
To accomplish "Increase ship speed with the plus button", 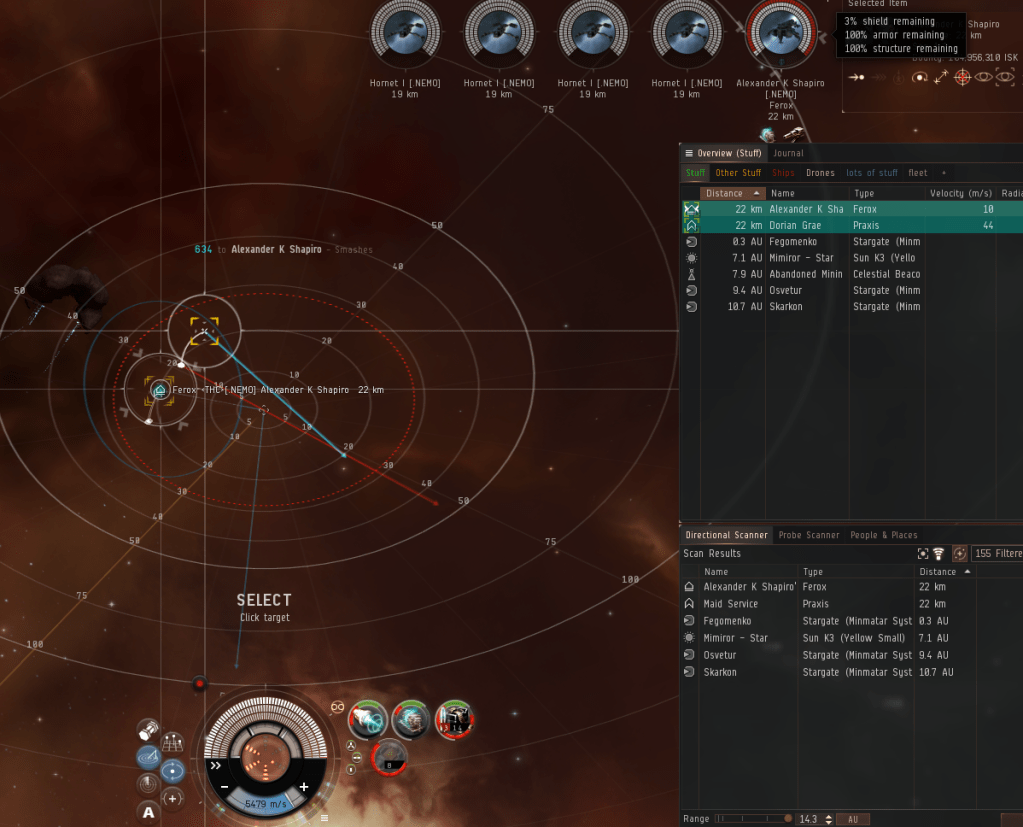I will coord(304,787).
